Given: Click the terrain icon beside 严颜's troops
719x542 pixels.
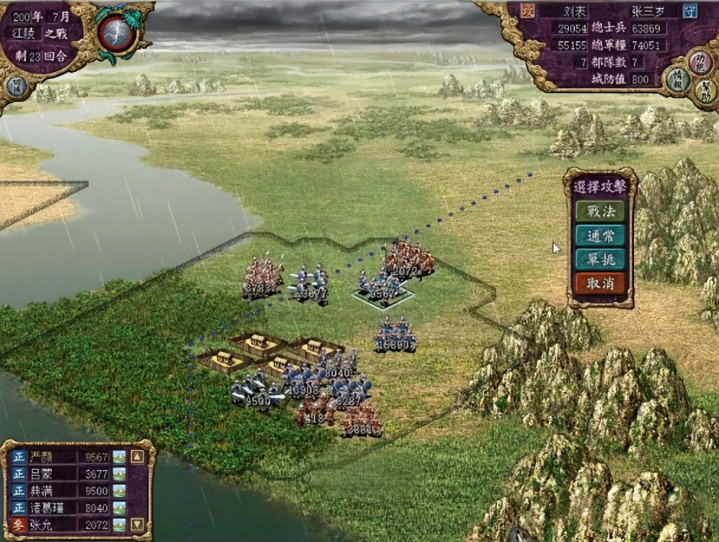Looking at the screenshot, I should [x=119, y=457].
